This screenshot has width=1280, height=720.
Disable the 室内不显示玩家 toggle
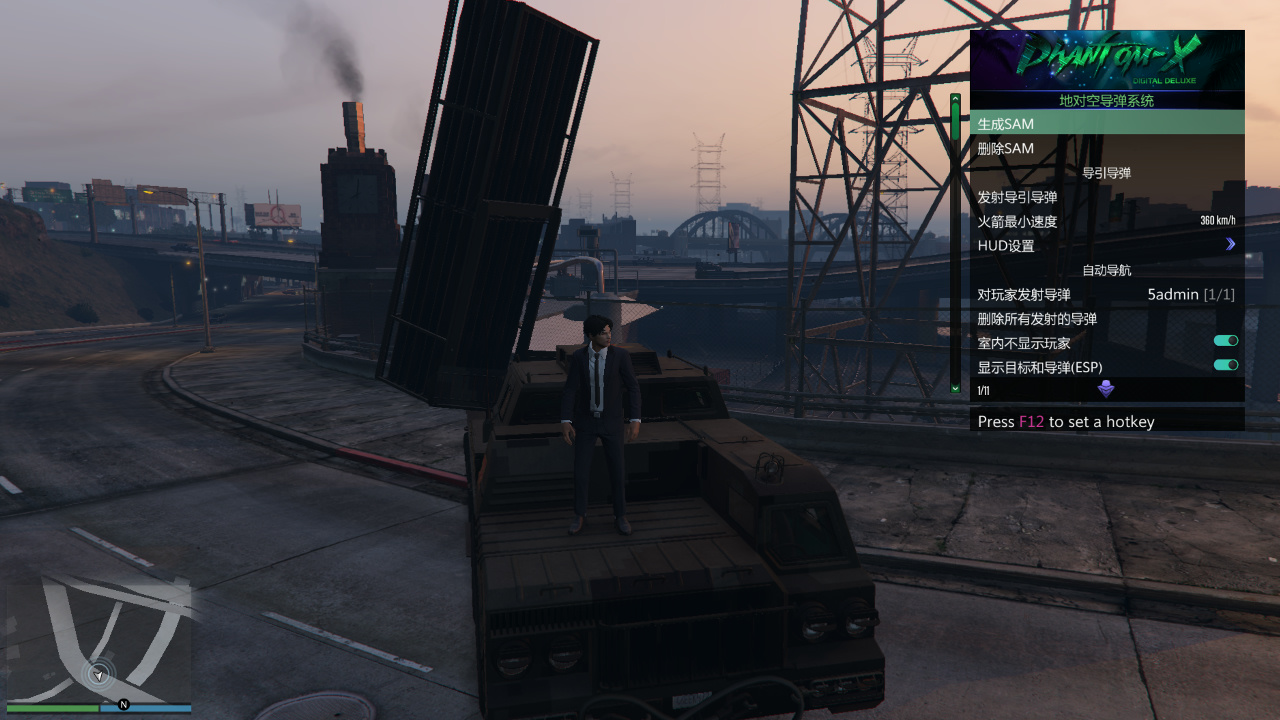pyautogui.click(x=1224, y=340)
